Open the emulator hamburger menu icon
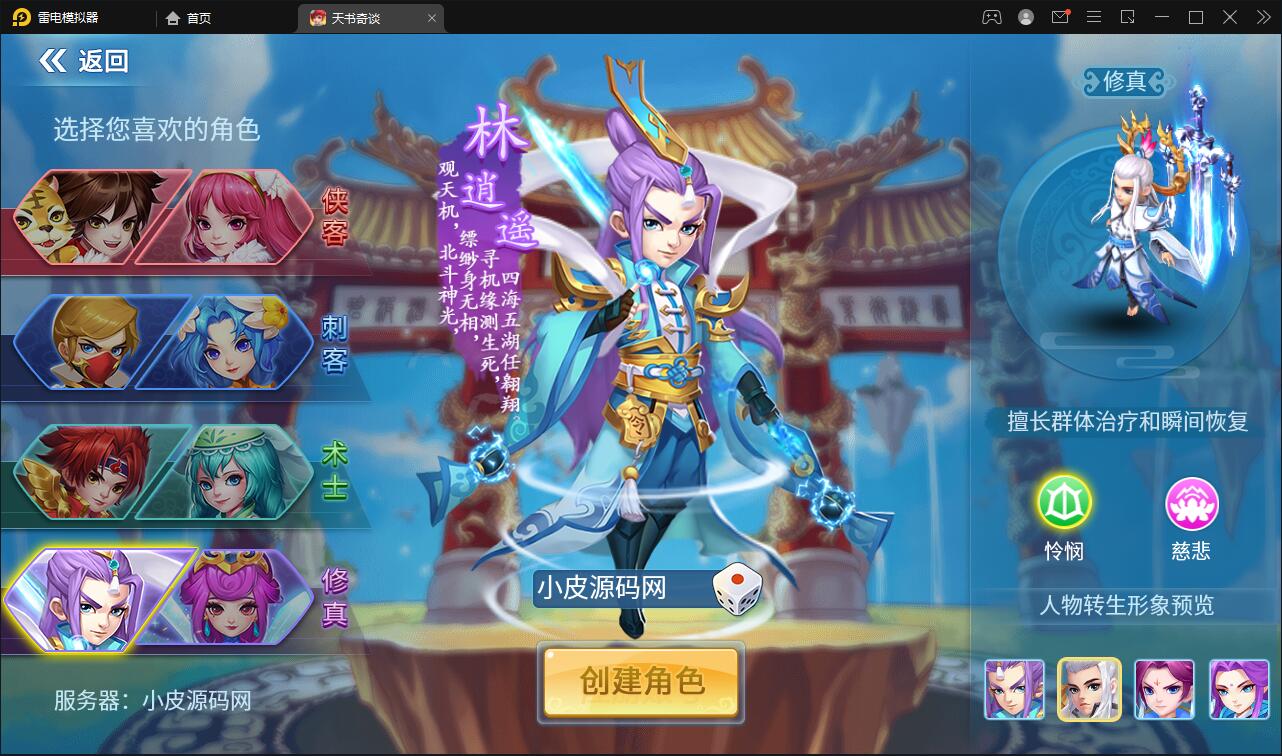Image resolution: width=1282 pixels, height=756 pixels. [x=1094, y=17]
